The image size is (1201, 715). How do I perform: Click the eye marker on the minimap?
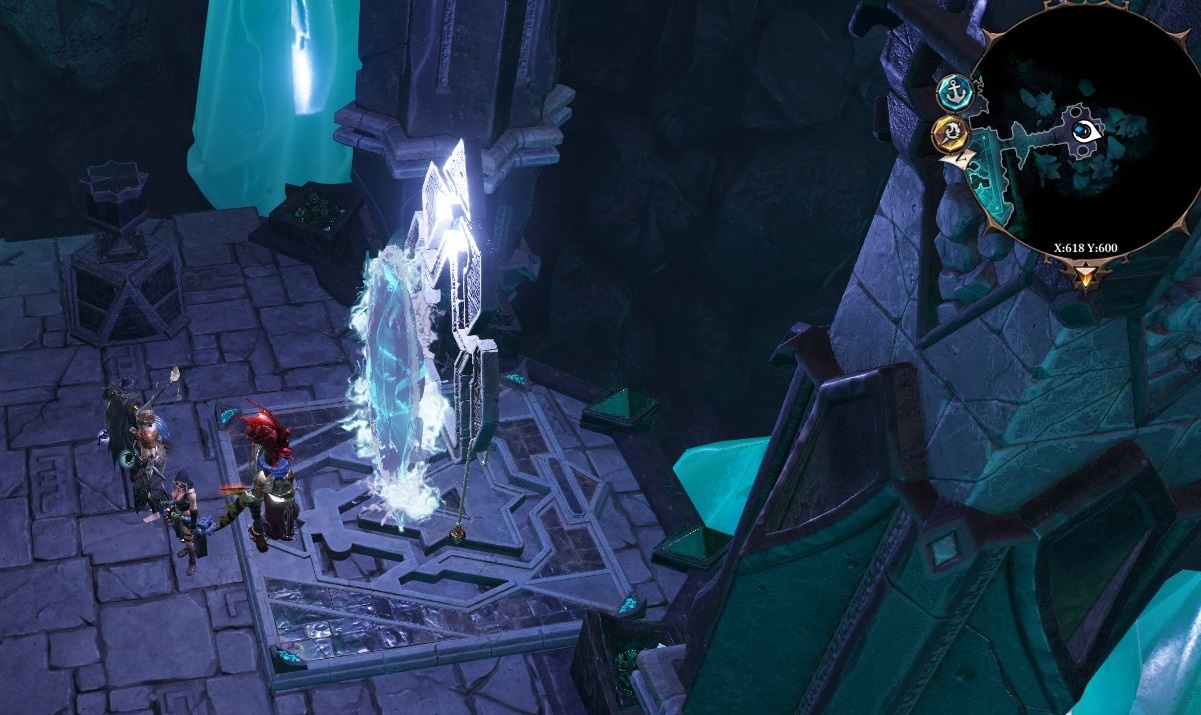click(1083, 131)
